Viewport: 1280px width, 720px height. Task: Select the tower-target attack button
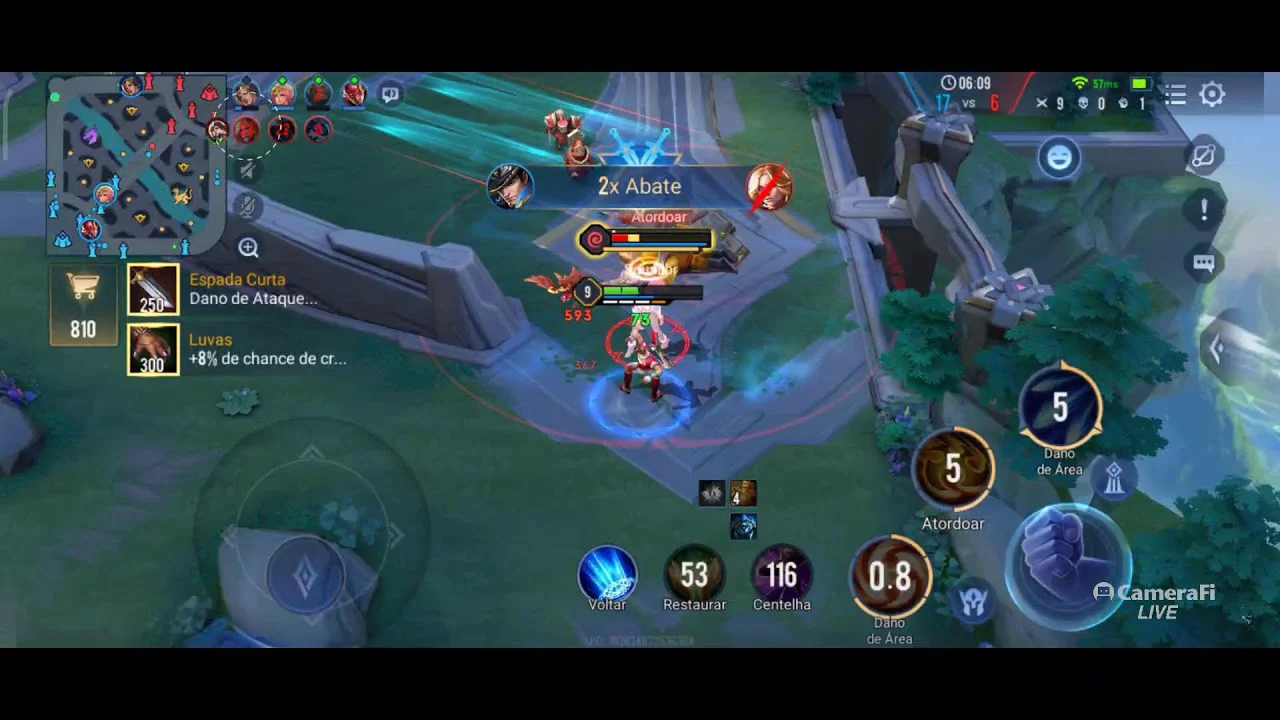click(1114, 479)
